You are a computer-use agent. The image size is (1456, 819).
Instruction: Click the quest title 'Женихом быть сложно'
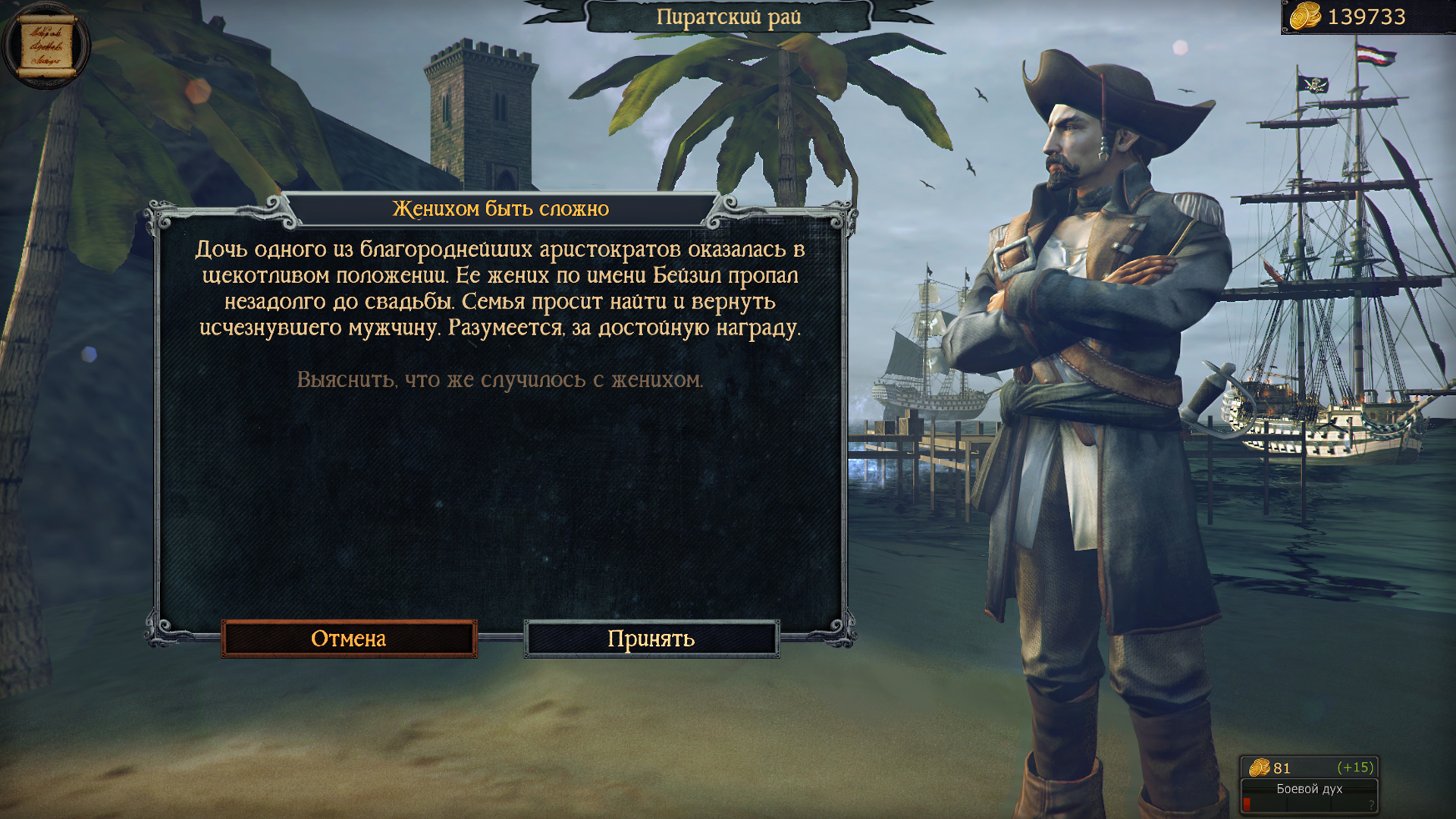500,207
